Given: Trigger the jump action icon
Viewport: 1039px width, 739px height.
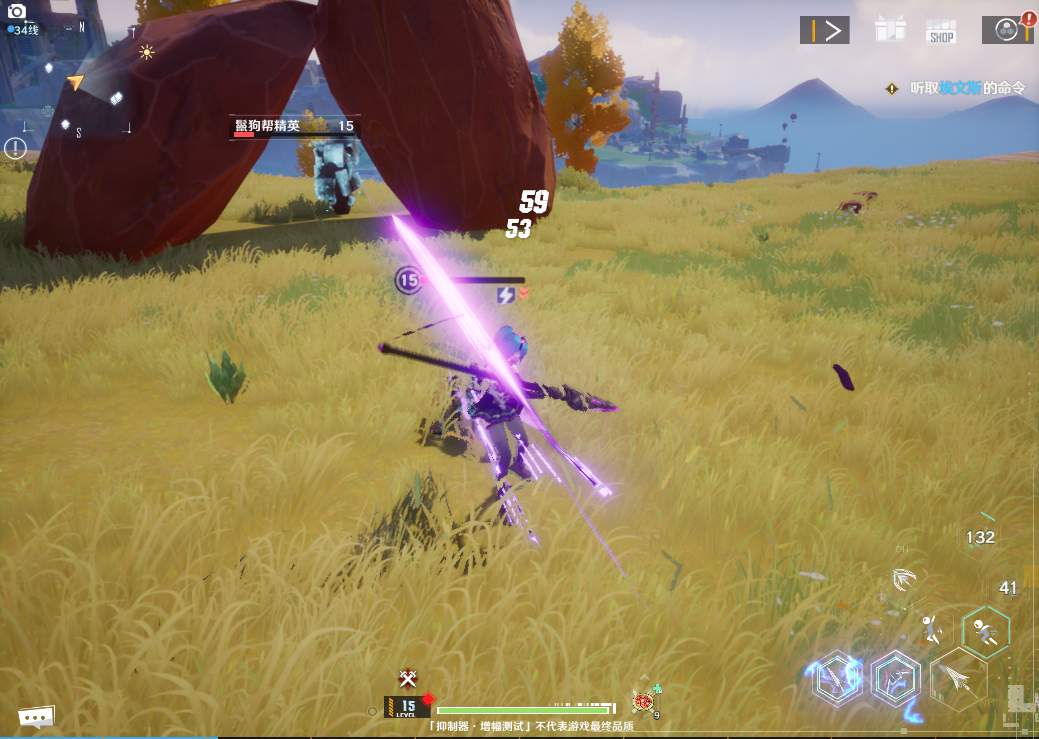Looking at the screenshot, I should tap(932, 628).
